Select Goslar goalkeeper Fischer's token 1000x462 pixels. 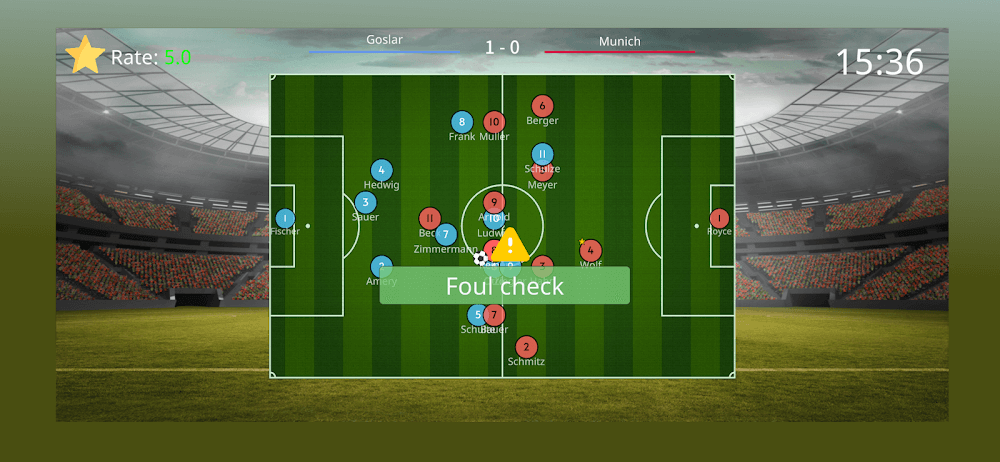[285, 218]
